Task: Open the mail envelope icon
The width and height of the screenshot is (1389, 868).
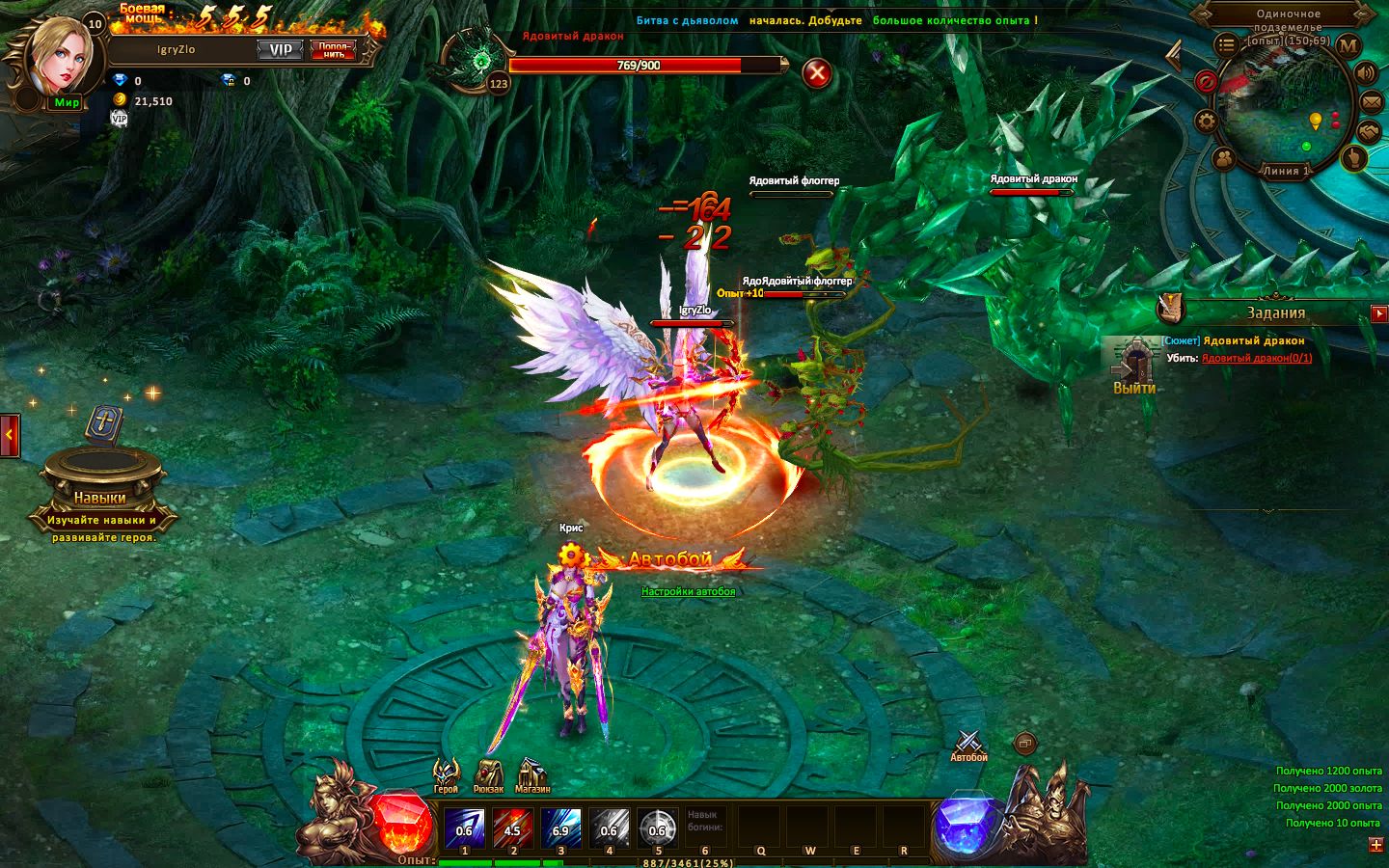Action: [1372, 102]
